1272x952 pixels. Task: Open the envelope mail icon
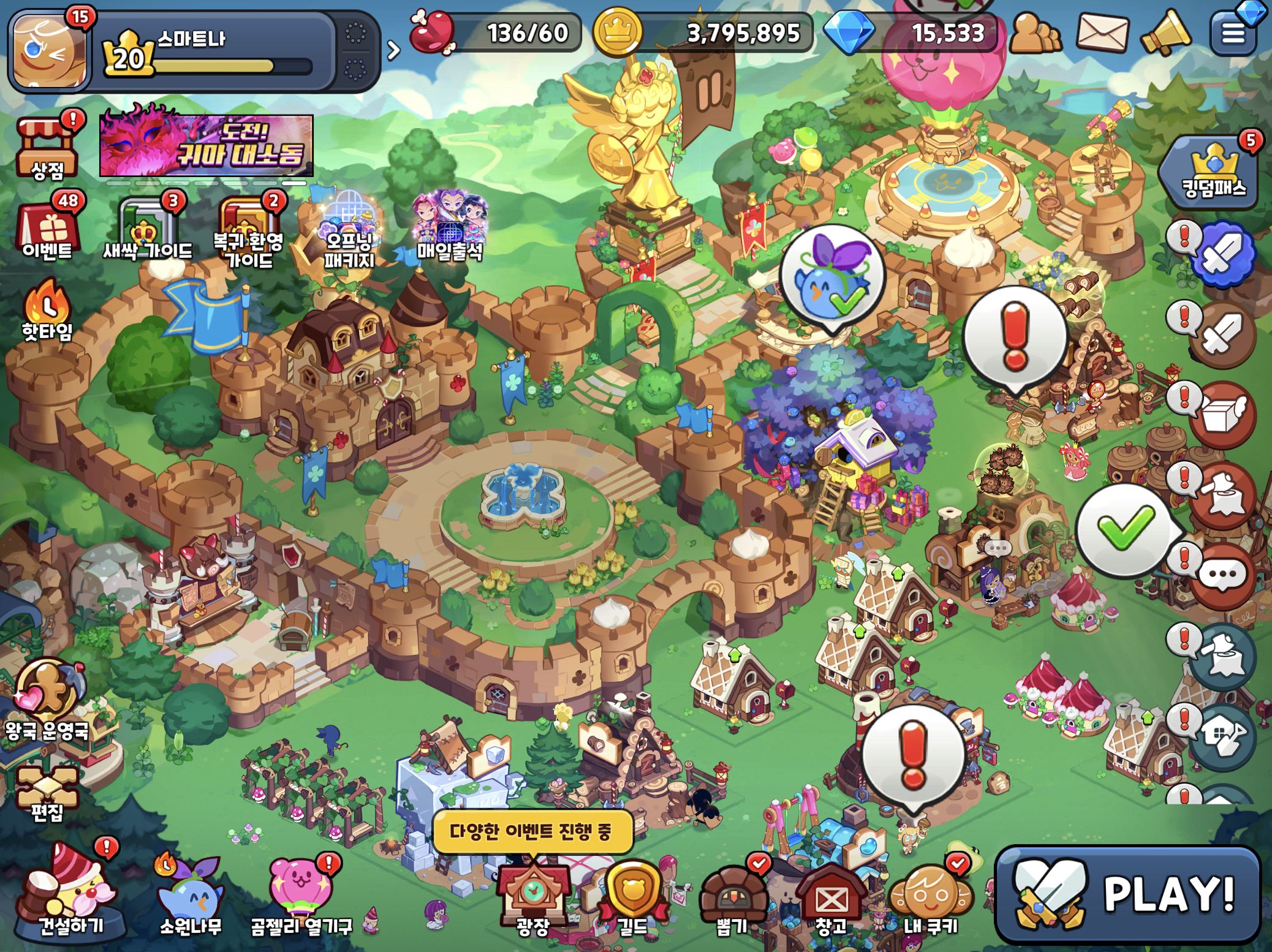pyautogui.click(x=1102, y=32)
